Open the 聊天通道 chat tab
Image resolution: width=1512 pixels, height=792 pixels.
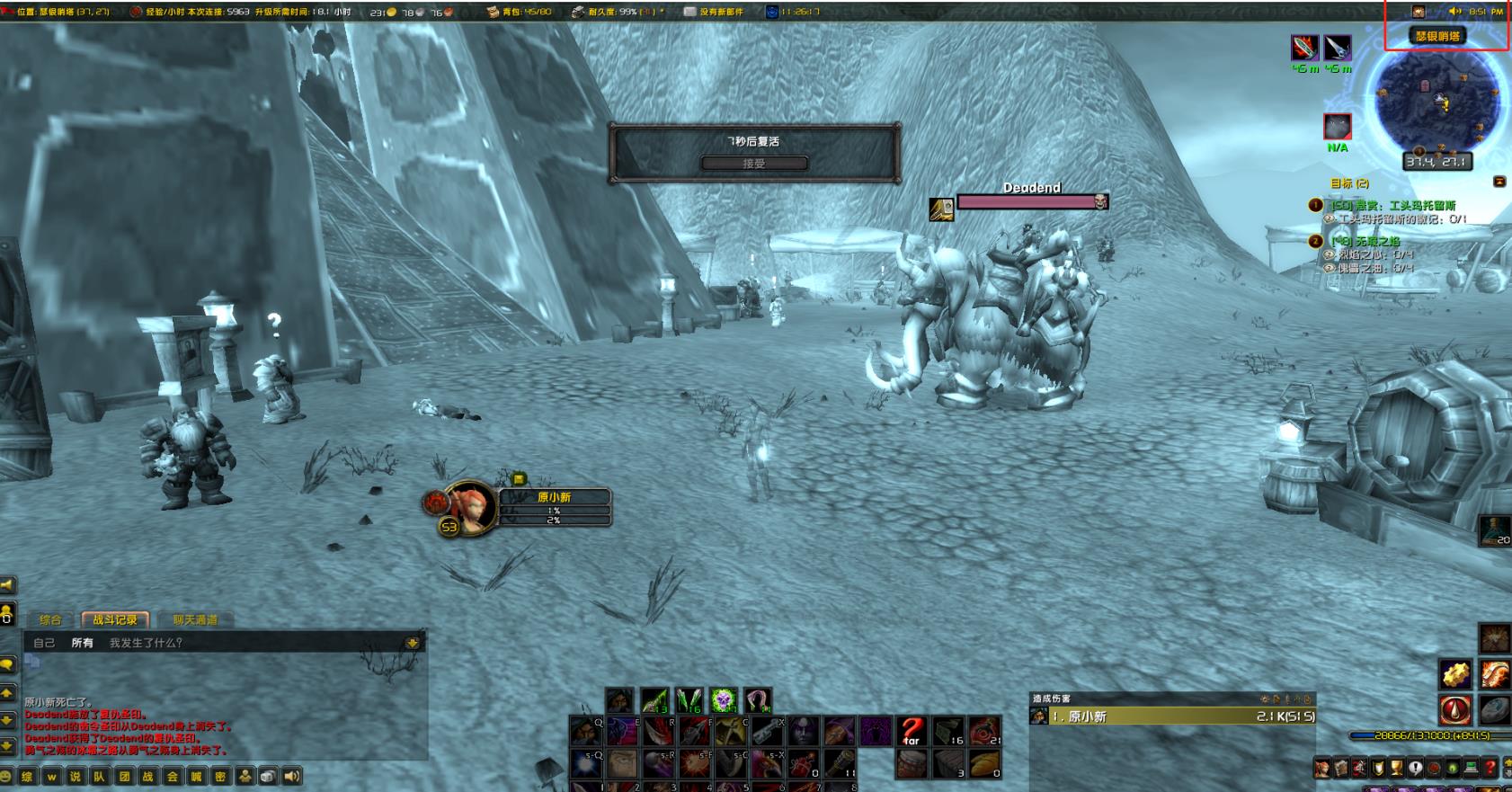(195, 619)
